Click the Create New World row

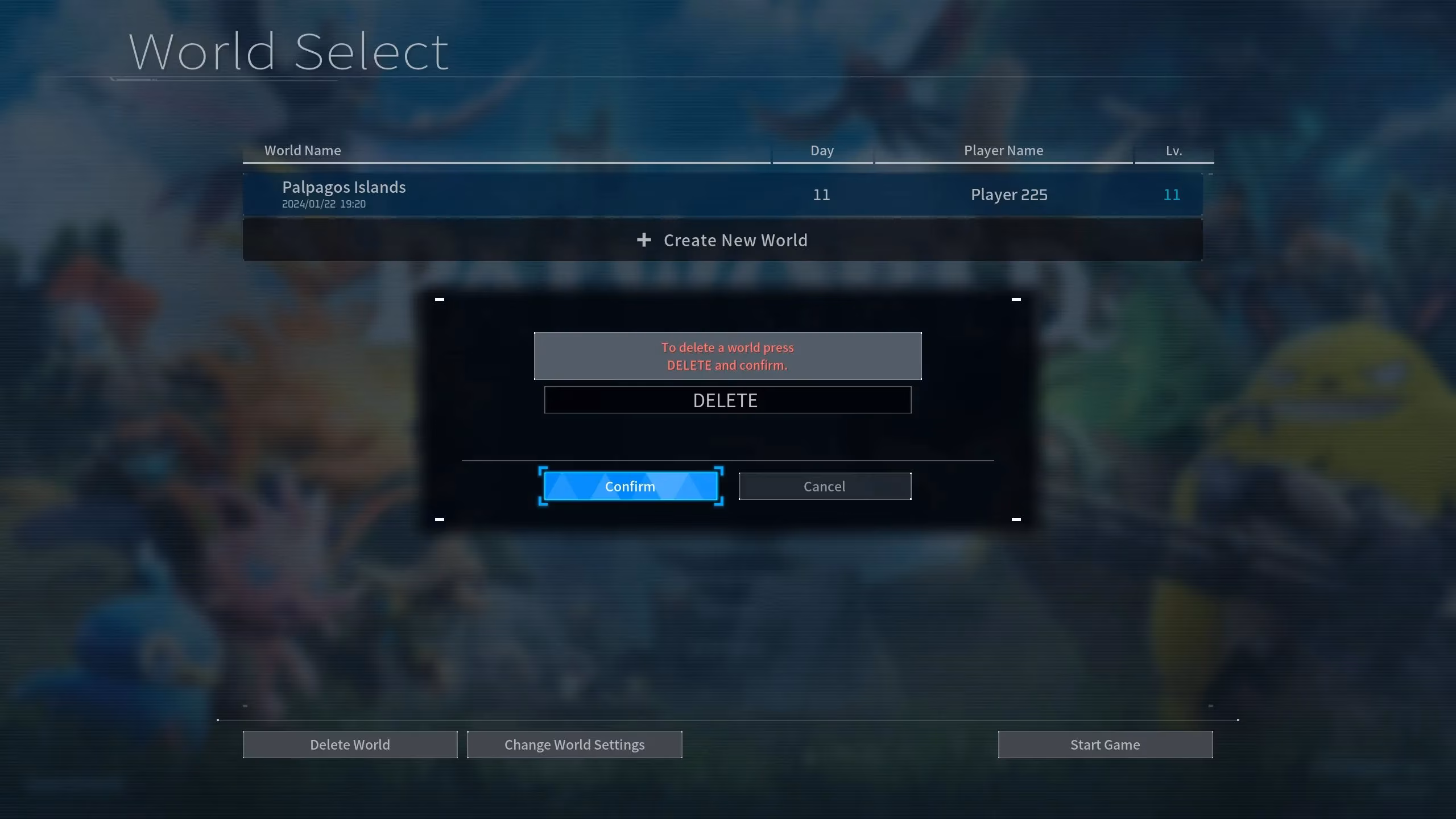click(722, 239)
